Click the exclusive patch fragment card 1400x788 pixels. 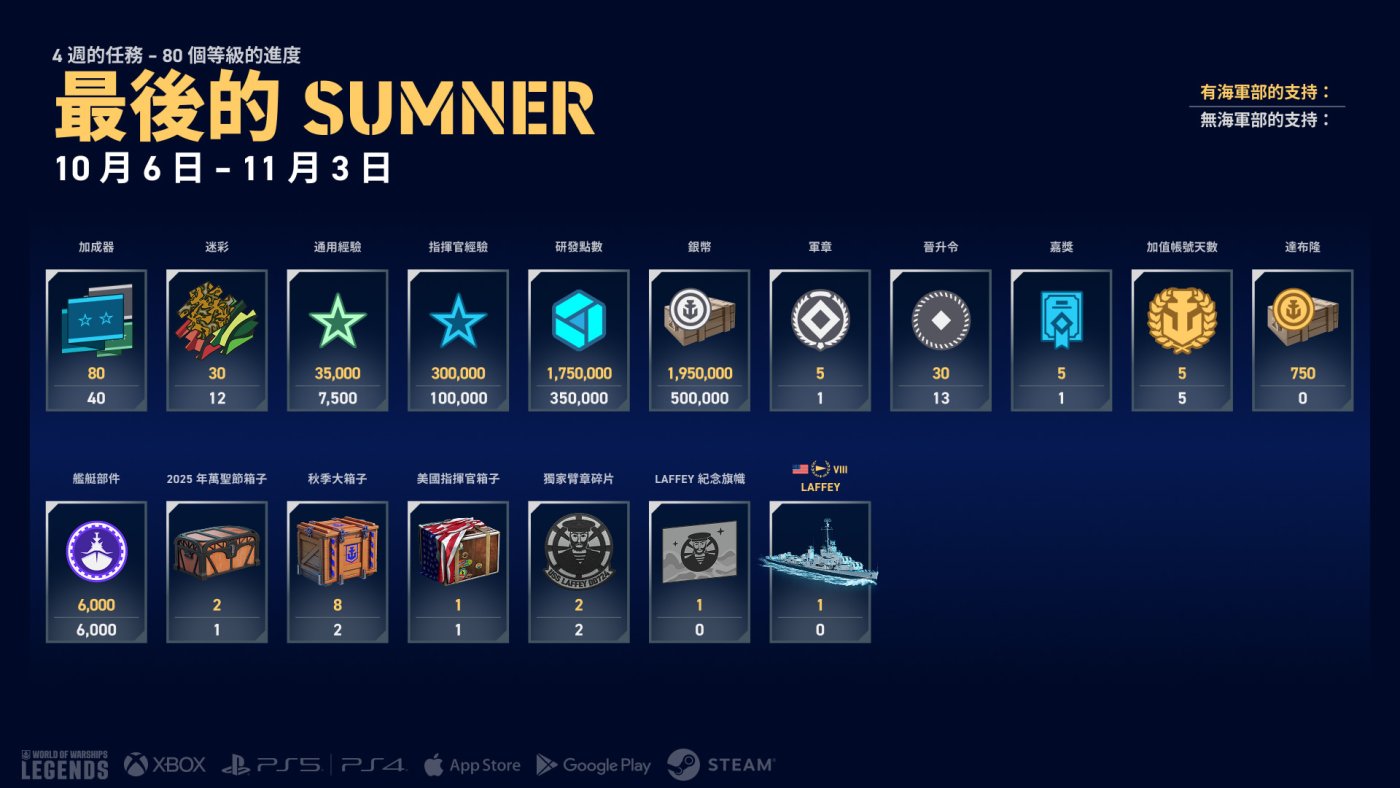point(579,572)
